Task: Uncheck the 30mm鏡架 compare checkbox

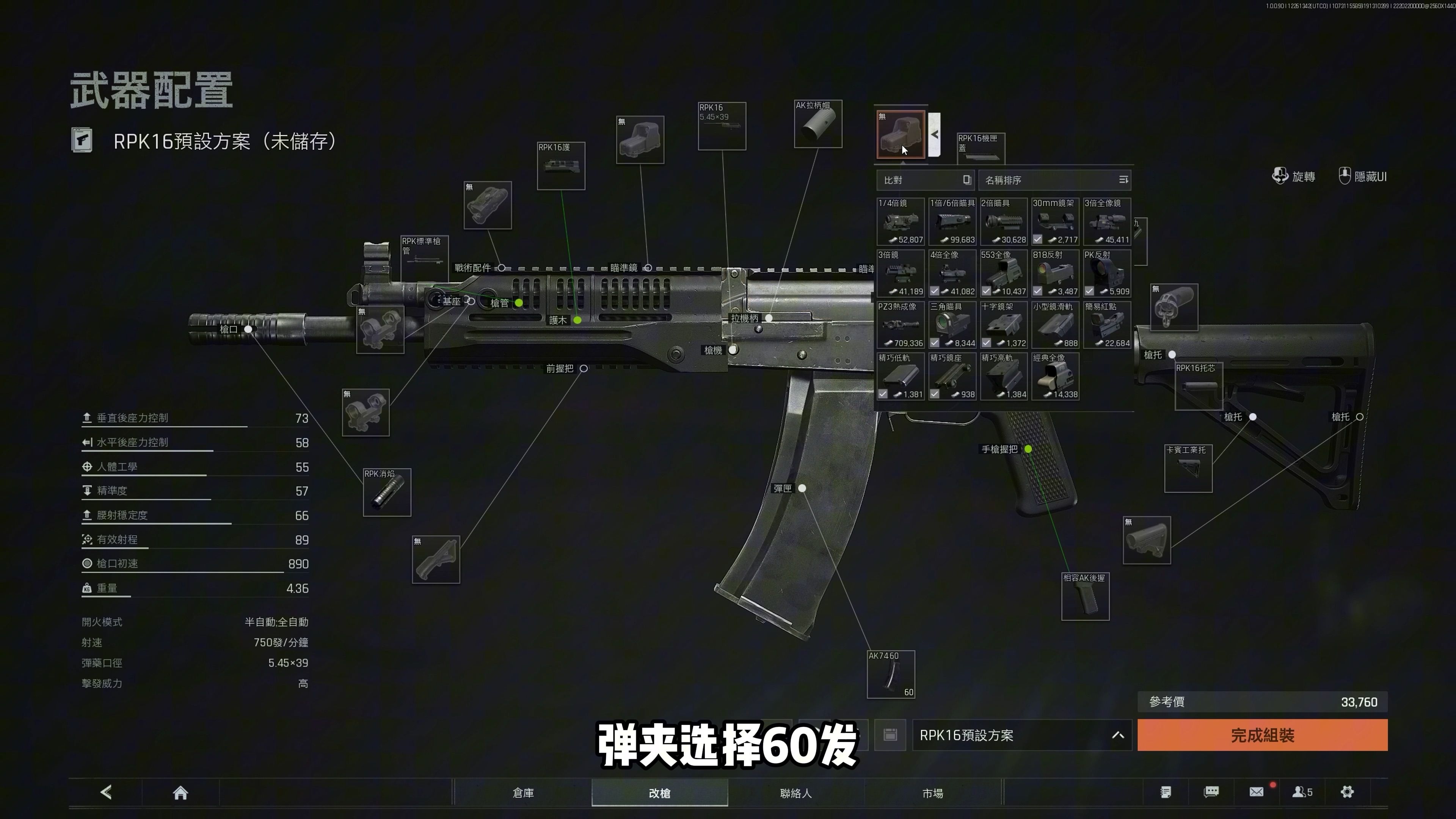Action: [1037, 239]
